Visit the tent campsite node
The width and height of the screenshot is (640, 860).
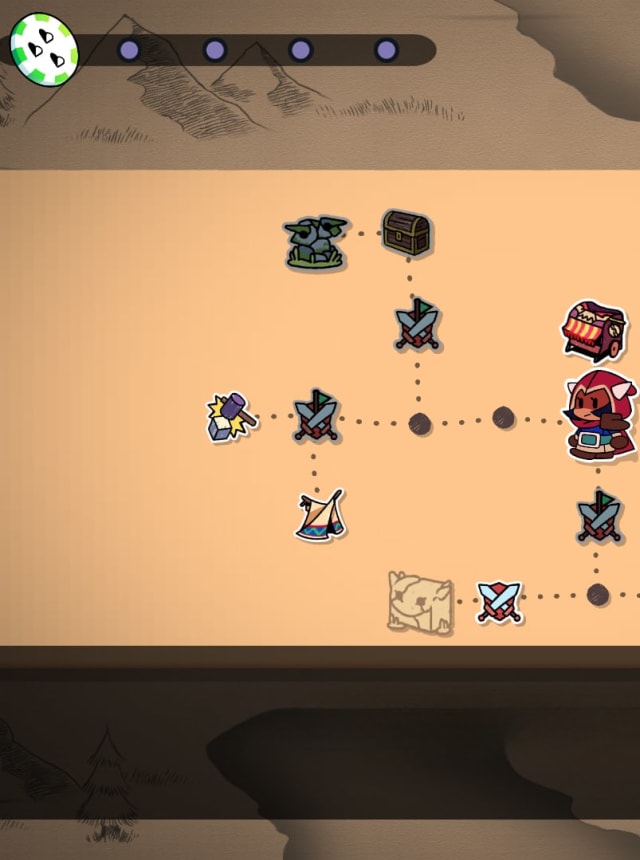pos(320,515)
